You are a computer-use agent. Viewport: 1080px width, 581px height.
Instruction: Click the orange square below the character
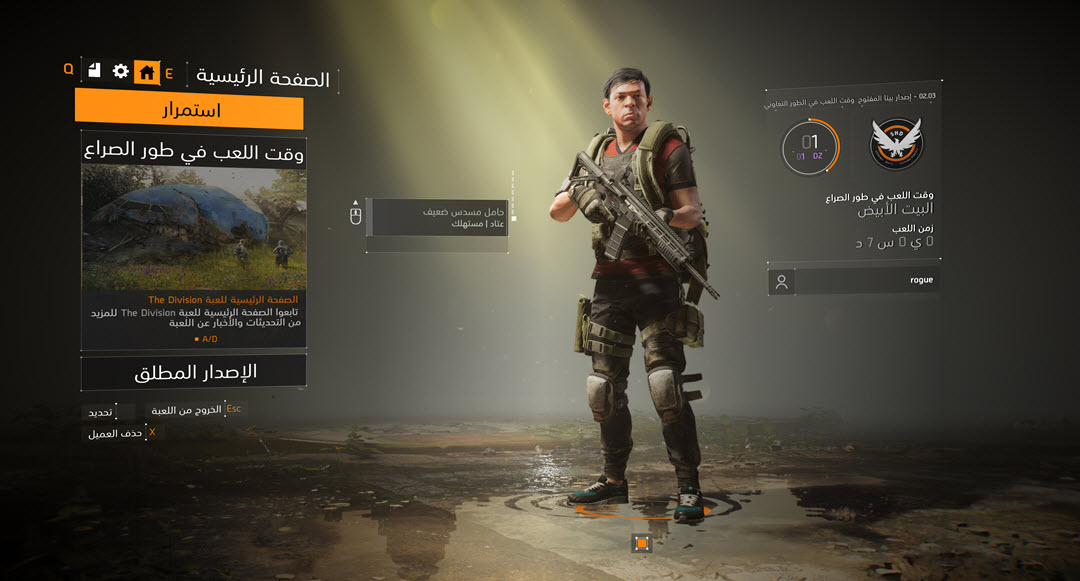(x=642, y=543)
